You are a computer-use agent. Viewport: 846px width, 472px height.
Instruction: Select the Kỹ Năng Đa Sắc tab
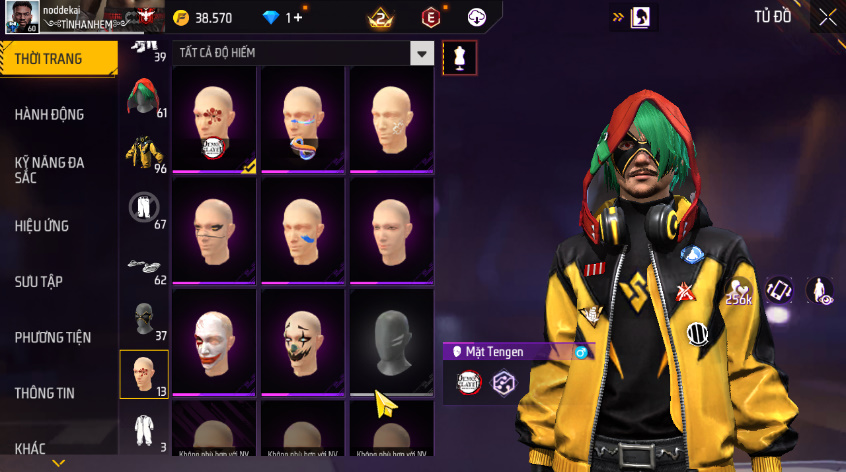click(x=50, y=169)
